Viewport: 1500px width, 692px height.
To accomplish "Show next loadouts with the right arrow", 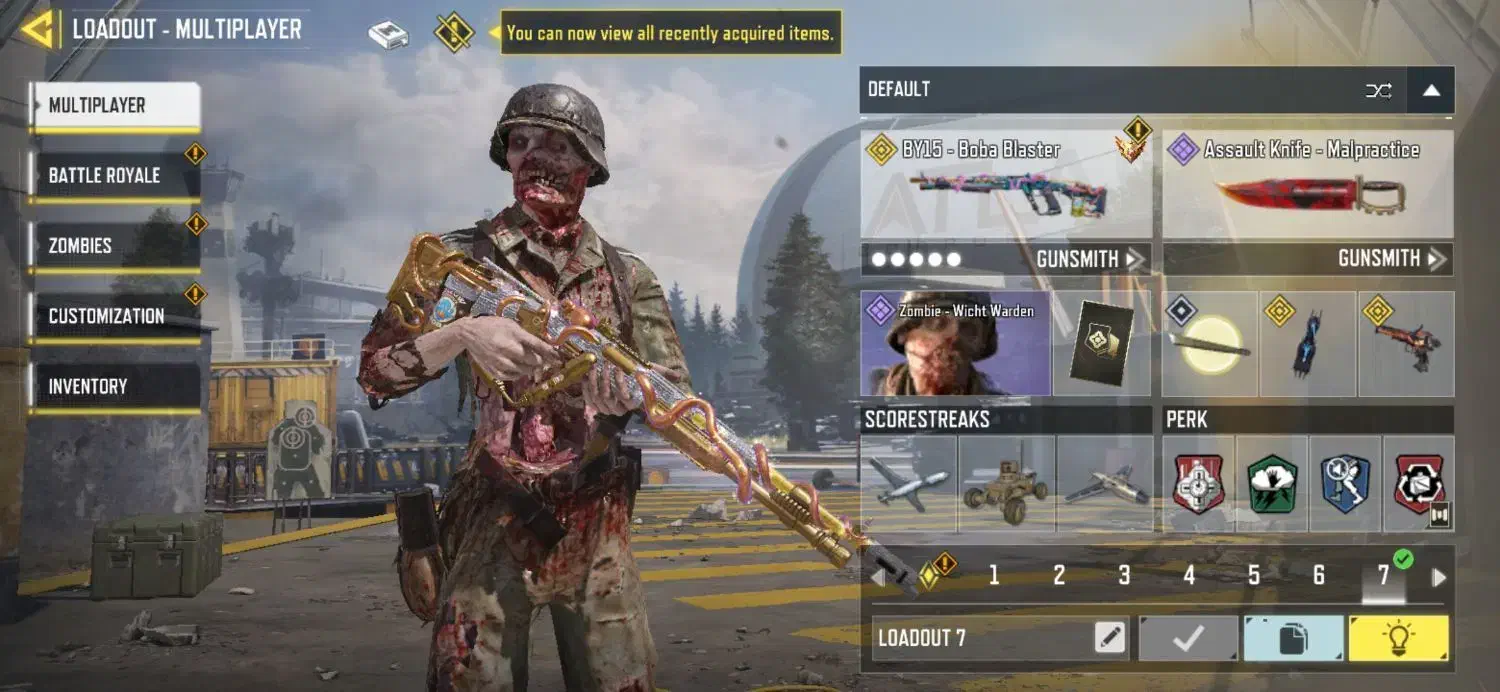I will (x=1439, y=577).
